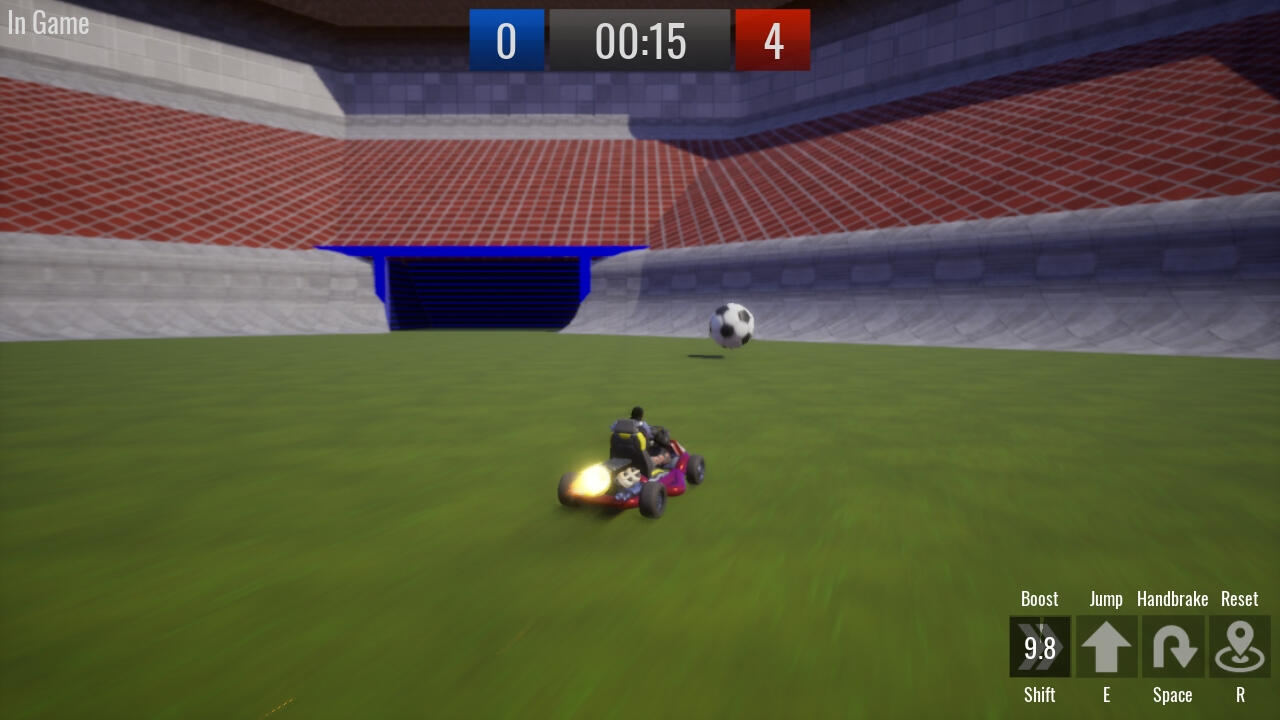1280x720 pixels.
Task: Click the soccer ball in mid-air
Action: (x=729, y=324)
